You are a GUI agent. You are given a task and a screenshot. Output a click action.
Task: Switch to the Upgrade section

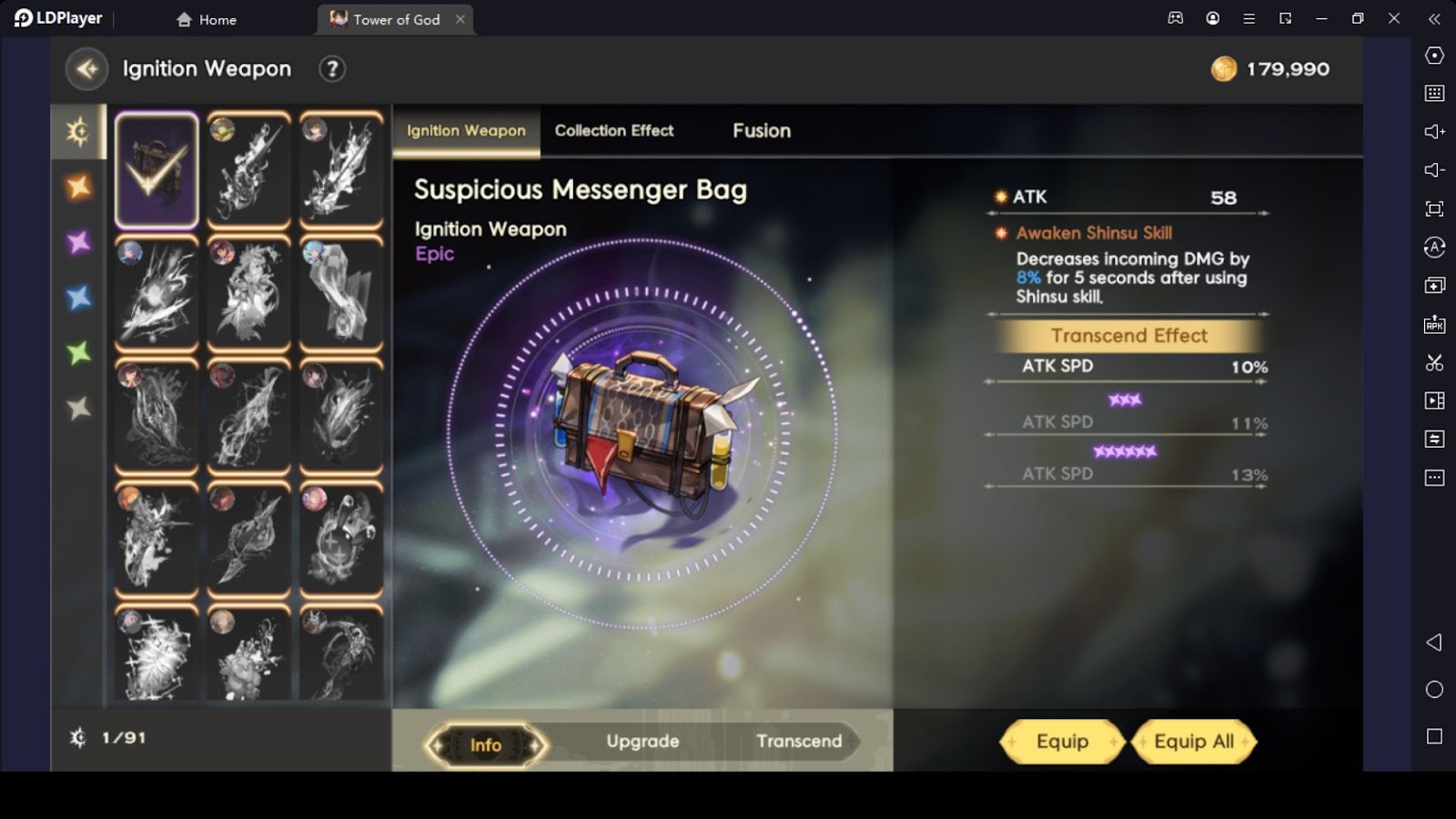coord(642,742)
